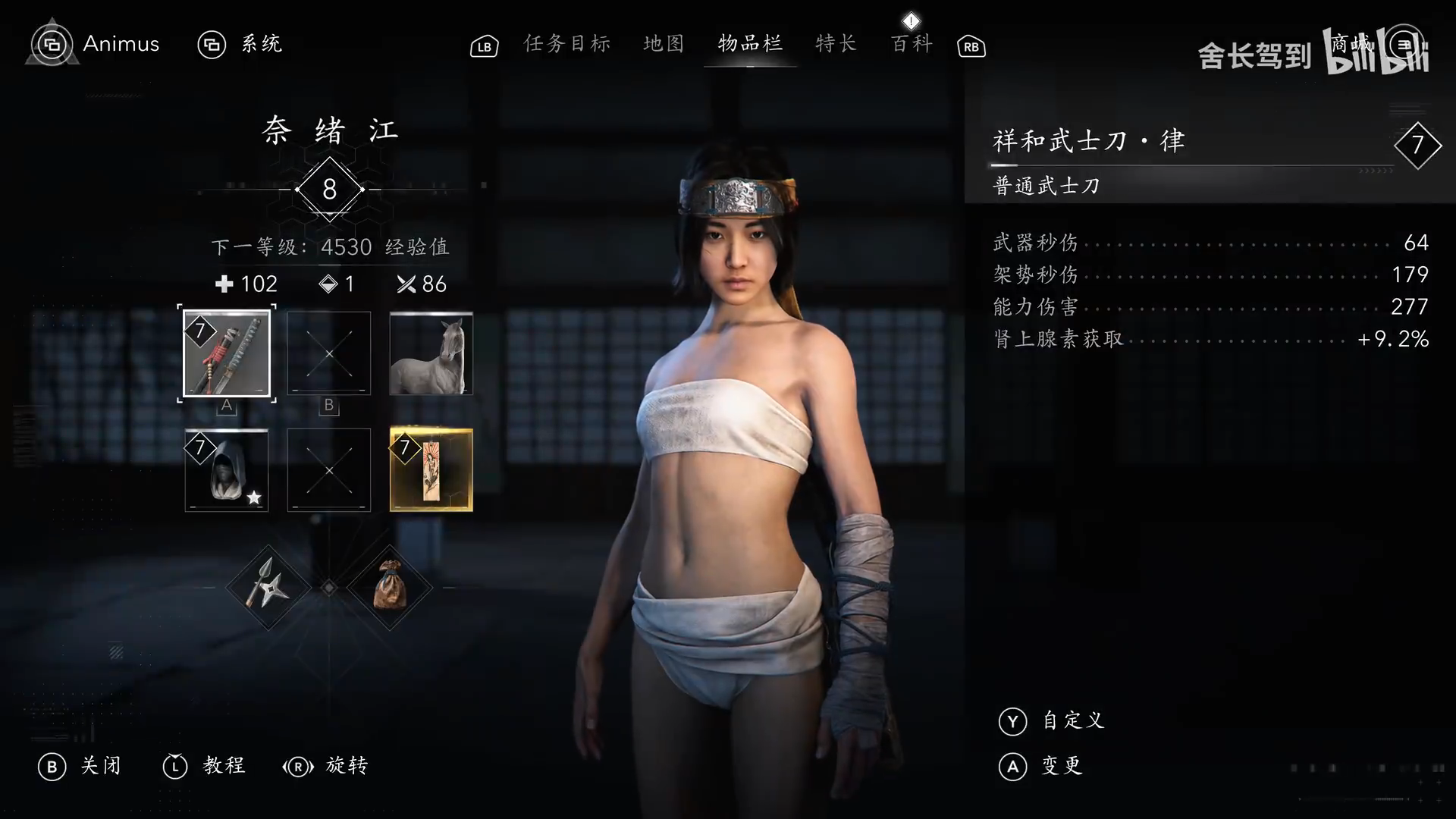The image size is (1456, 819).
Task: Open the 百科 tab with notification
Action: coord(911,44)
